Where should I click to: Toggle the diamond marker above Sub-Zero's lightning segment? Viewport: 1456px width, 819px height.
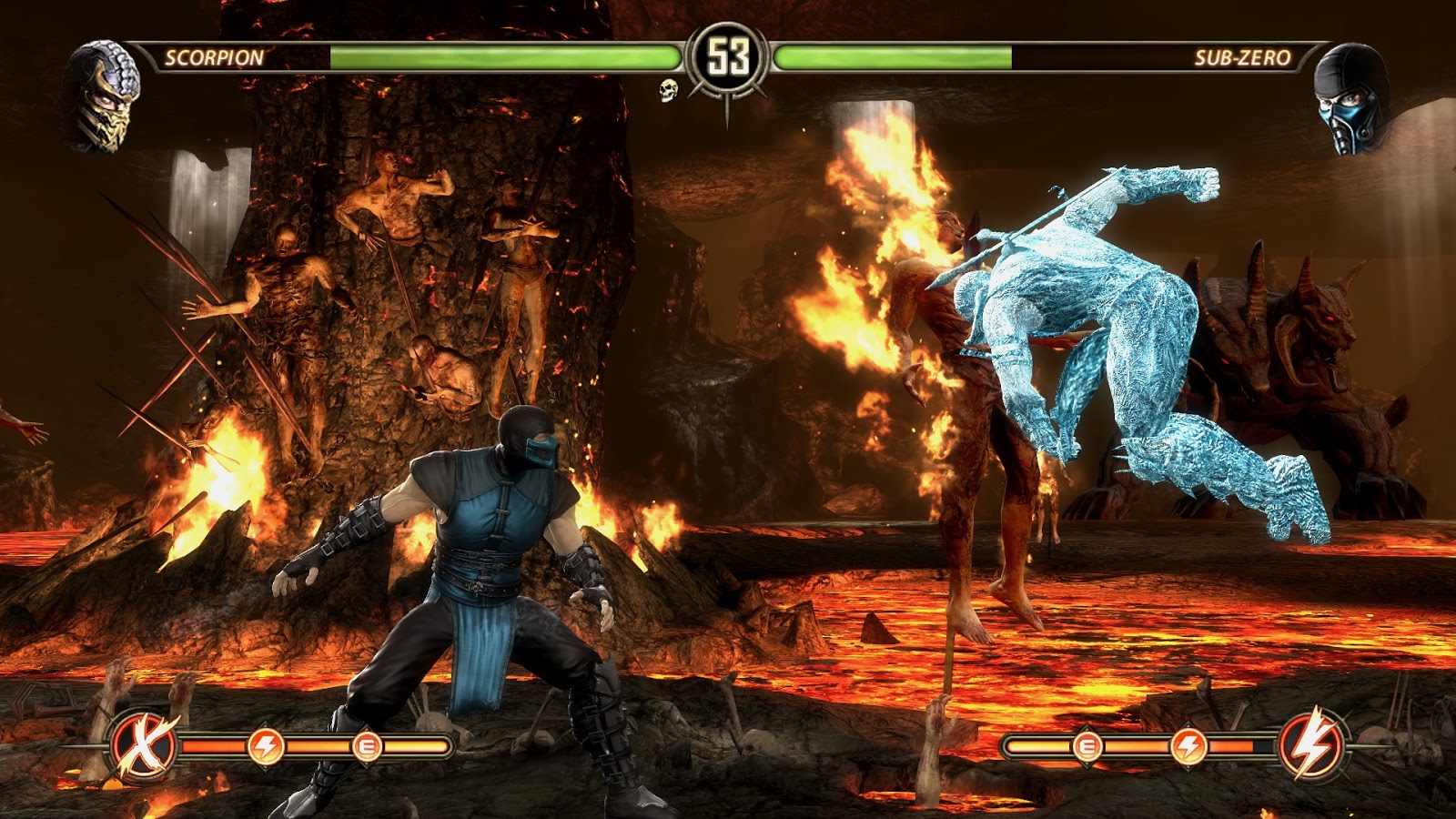(1190, 725)
